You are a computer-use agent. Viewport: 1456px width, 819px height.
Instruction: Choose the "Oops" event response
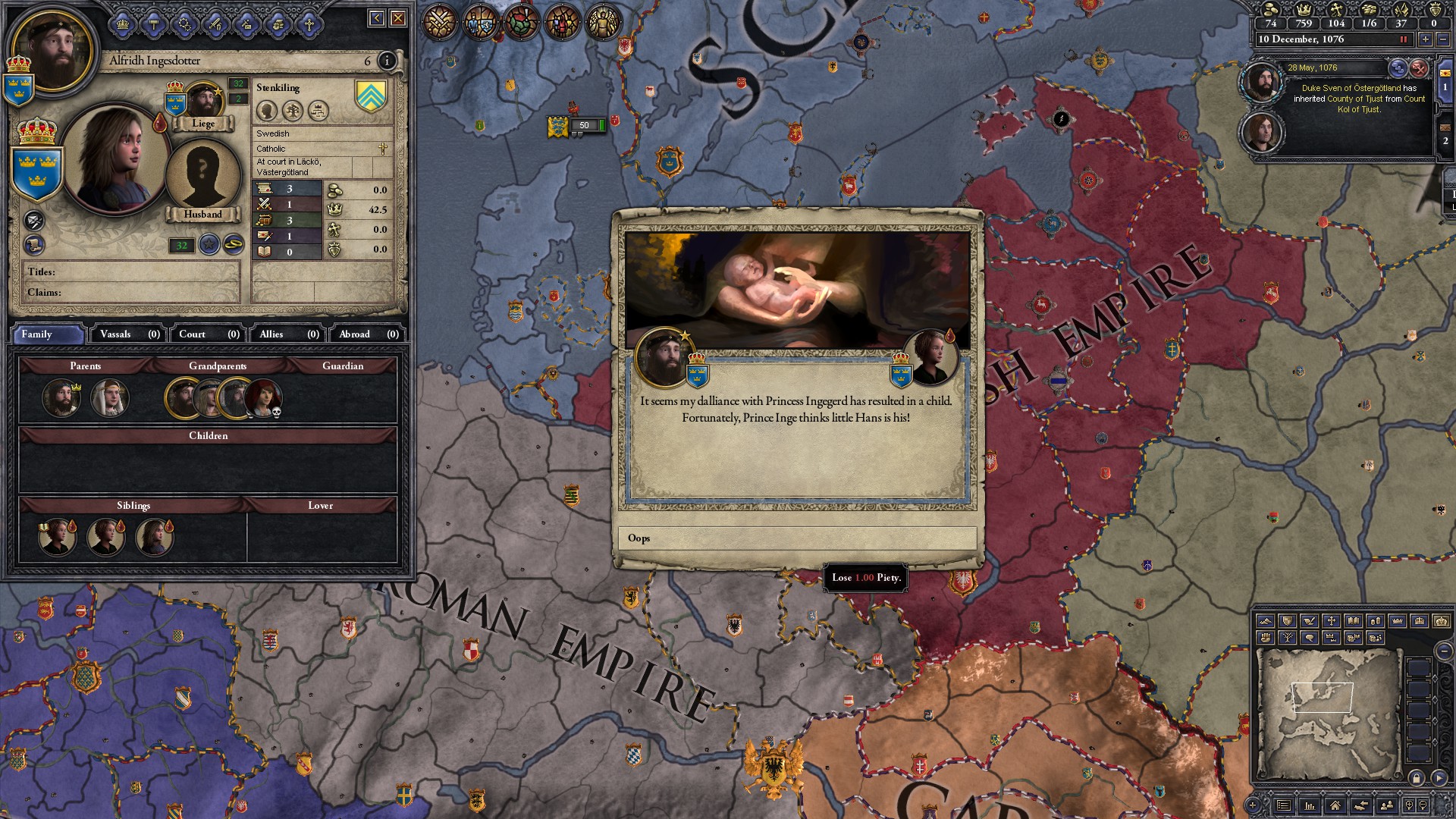[797, 538]
